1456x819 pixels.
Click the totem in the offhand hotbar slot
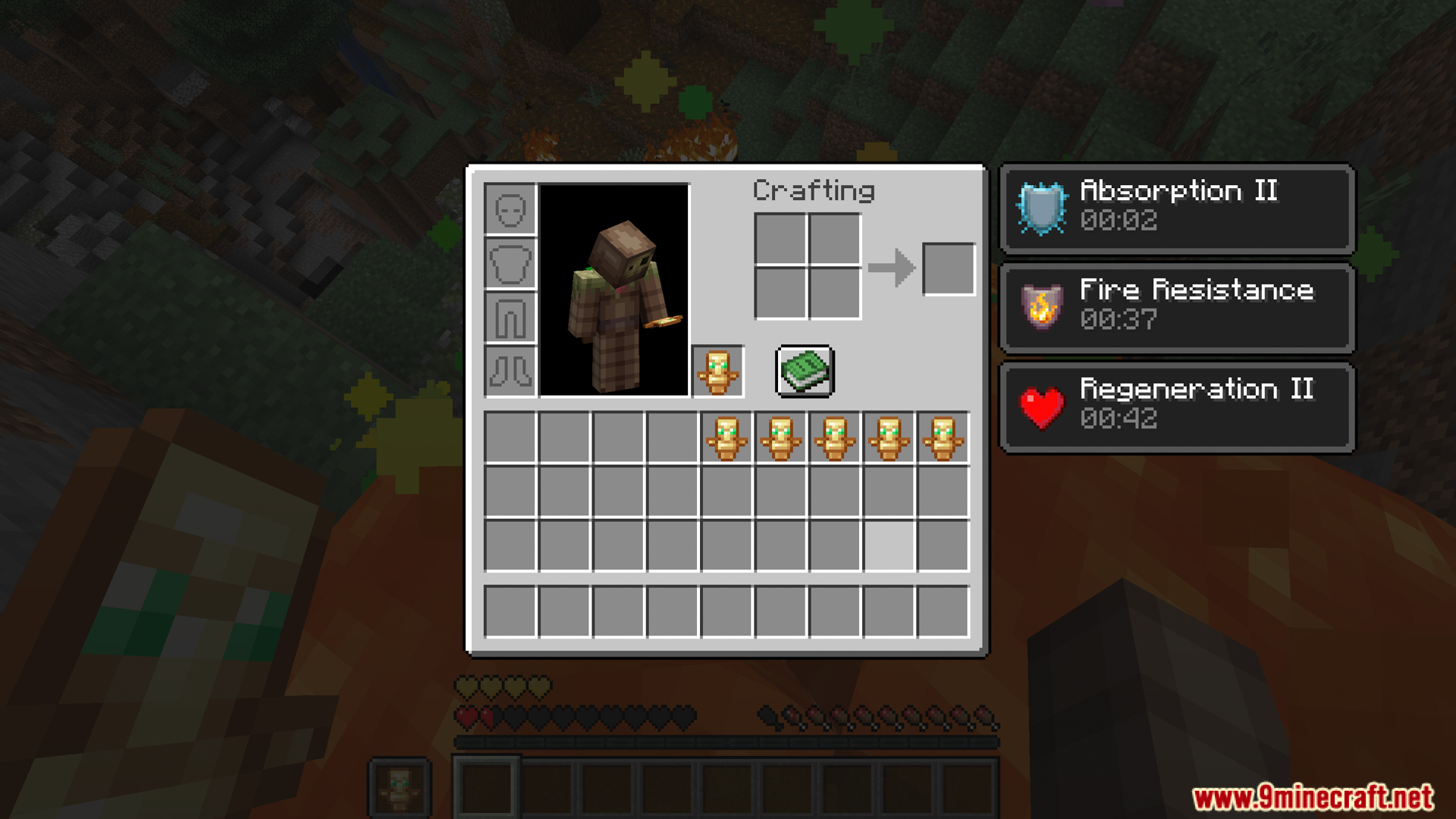click(397, 787)
